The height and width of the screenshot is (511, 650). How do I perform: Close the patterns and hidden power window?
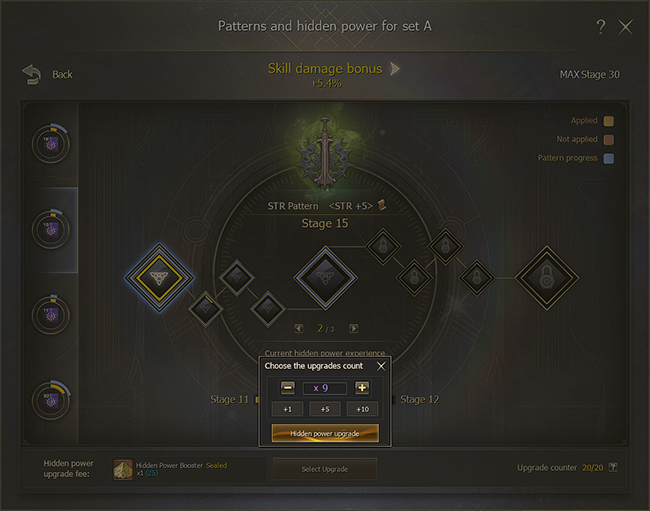(x=626, y=27)
